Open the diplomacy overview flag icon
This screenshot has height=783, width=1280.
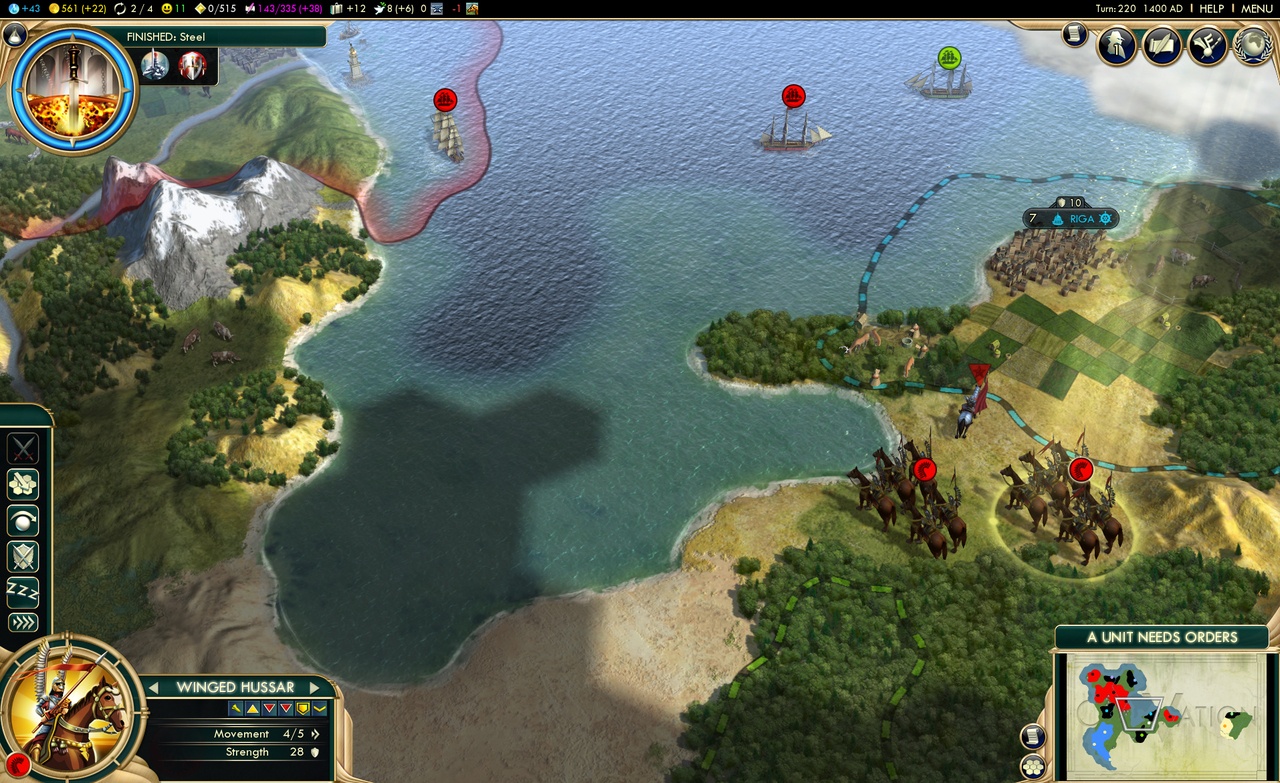pyautogui.click(x=1207, y=45)
